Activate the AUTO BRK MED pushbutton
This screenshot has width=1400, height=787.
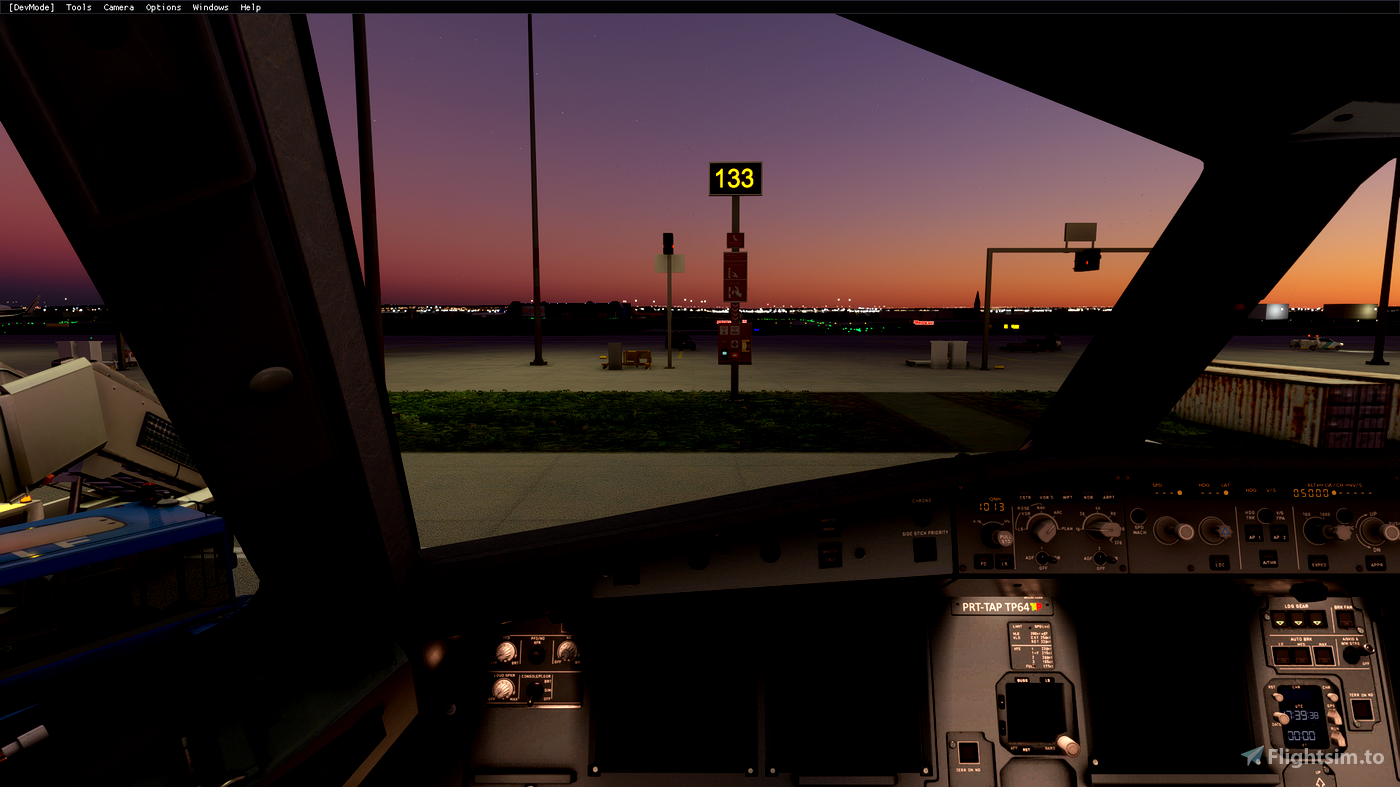click(x=1302, y=655)
